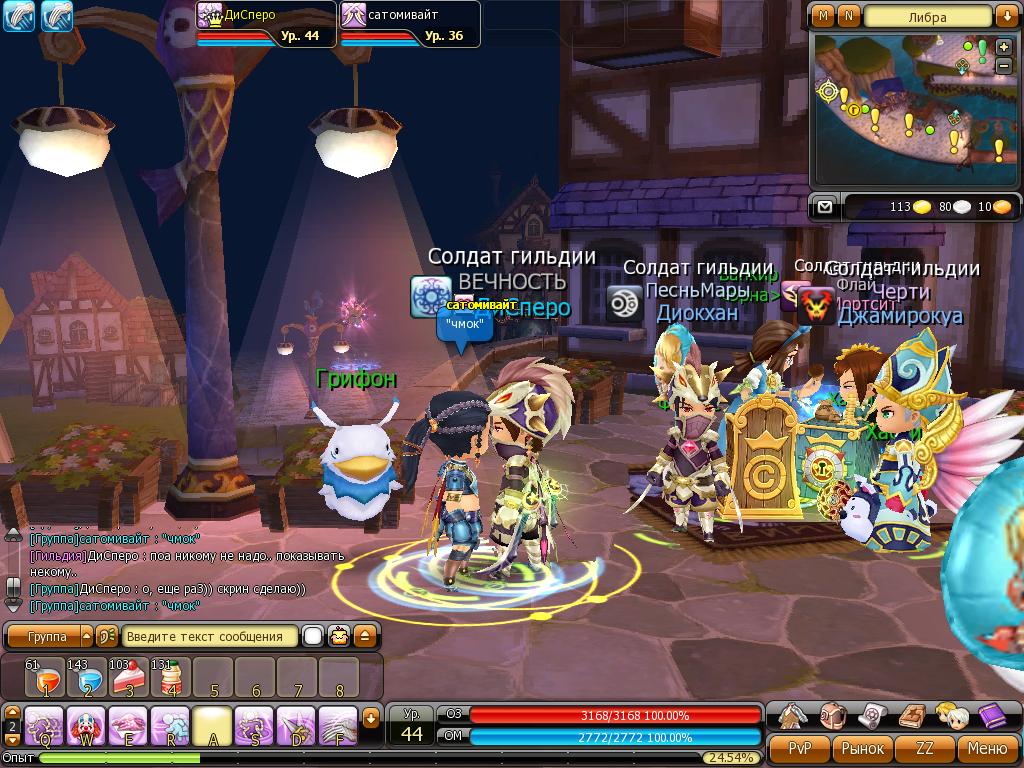1024x768 pixels.
Task: Open the chat emoticon face button
Action: tap(341, 636)
